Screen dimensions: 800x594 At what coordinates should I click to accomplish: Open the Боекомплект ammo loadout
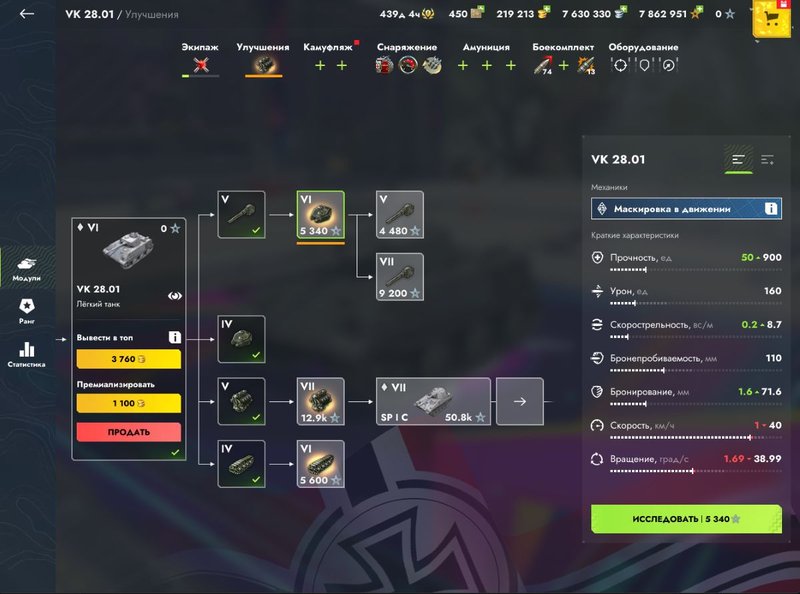563,59
